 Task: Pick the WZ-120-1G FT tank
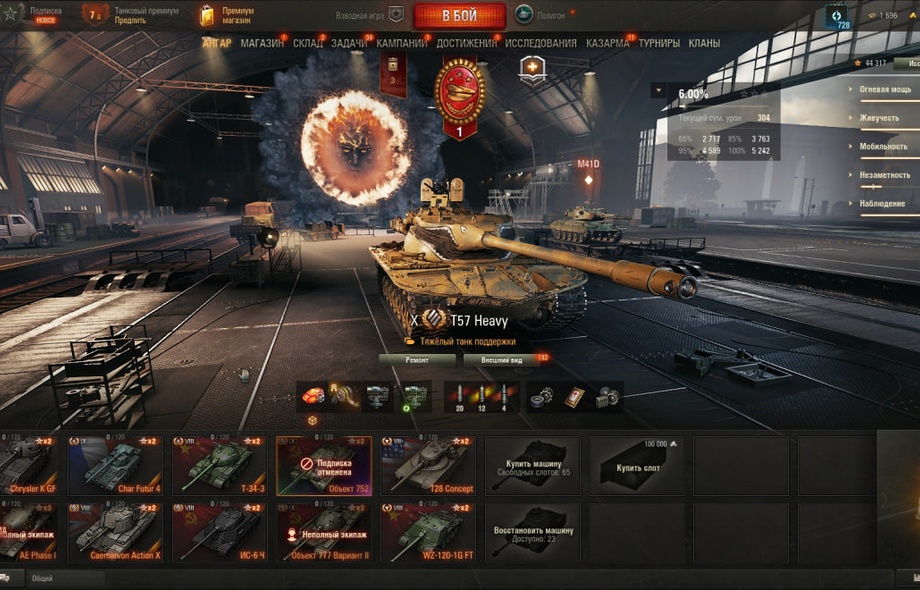tap(427, 533)
